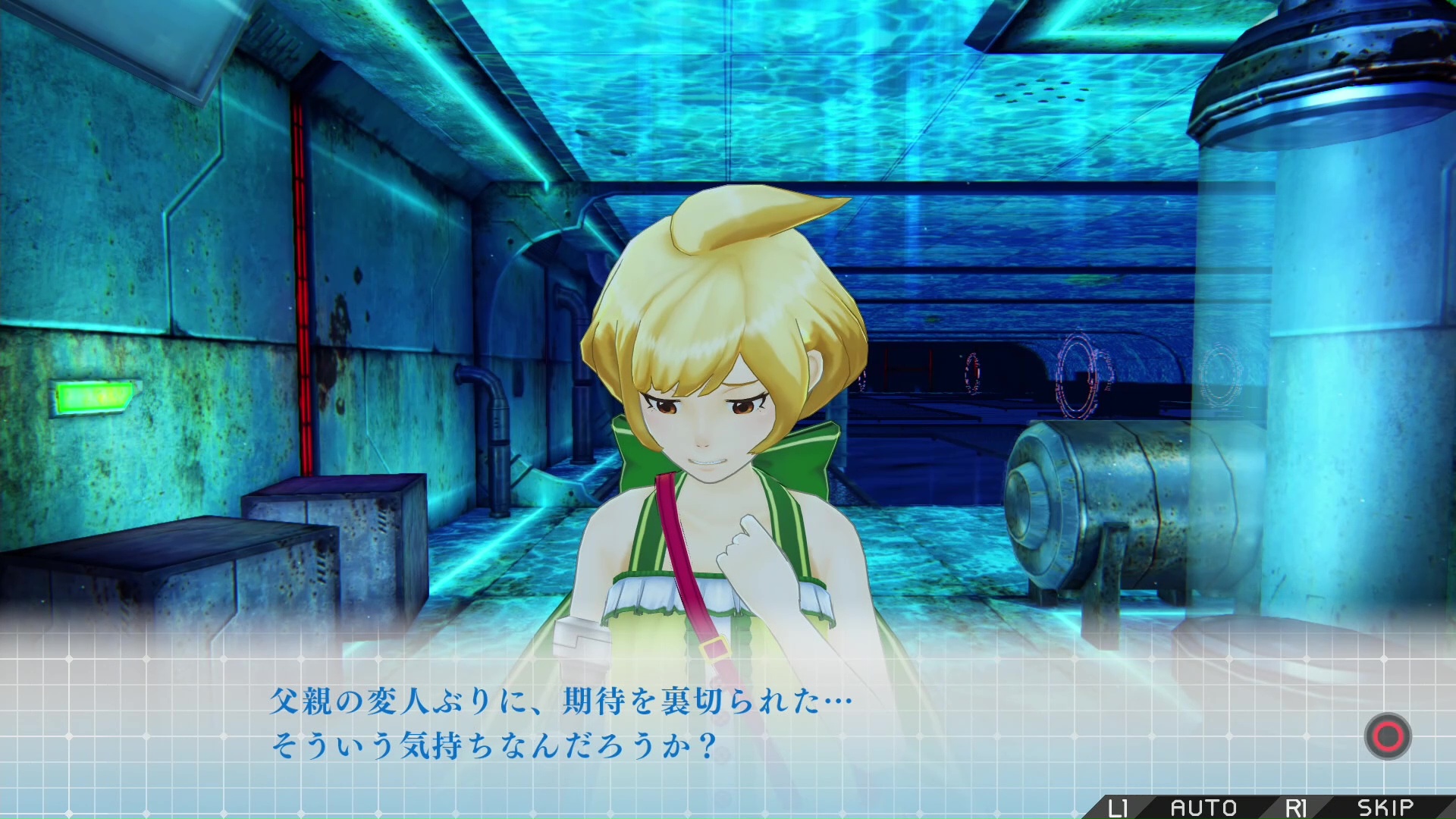
Task: Activate the SKIP dialogue button
Action: 1385,808
